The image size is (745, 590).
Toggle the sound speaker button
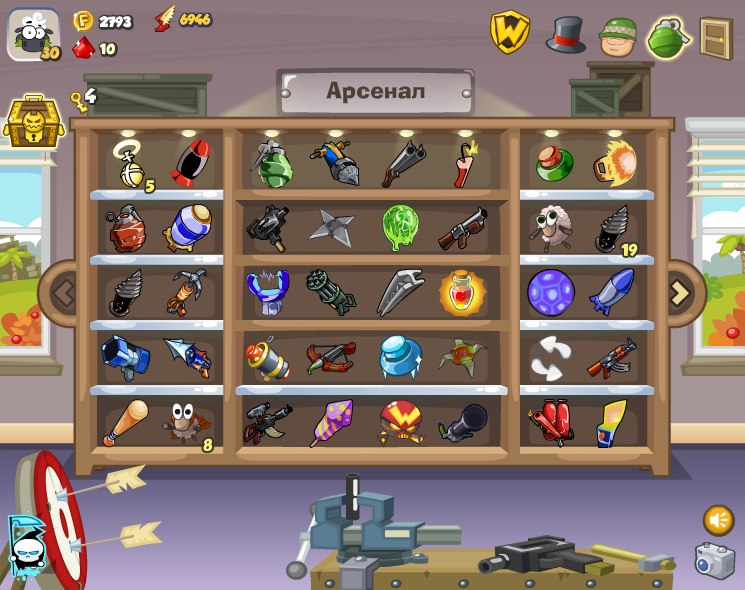[x=717, y=520]
